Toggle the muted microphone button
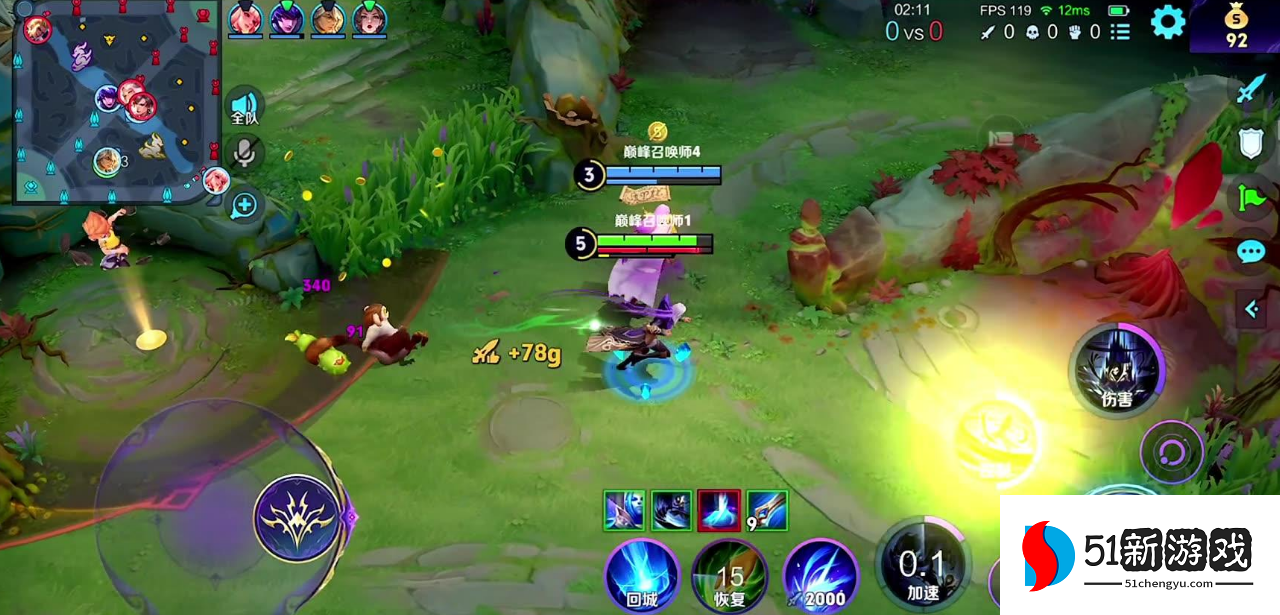Screen dimensions: 1280x615 tap(244, 153)
